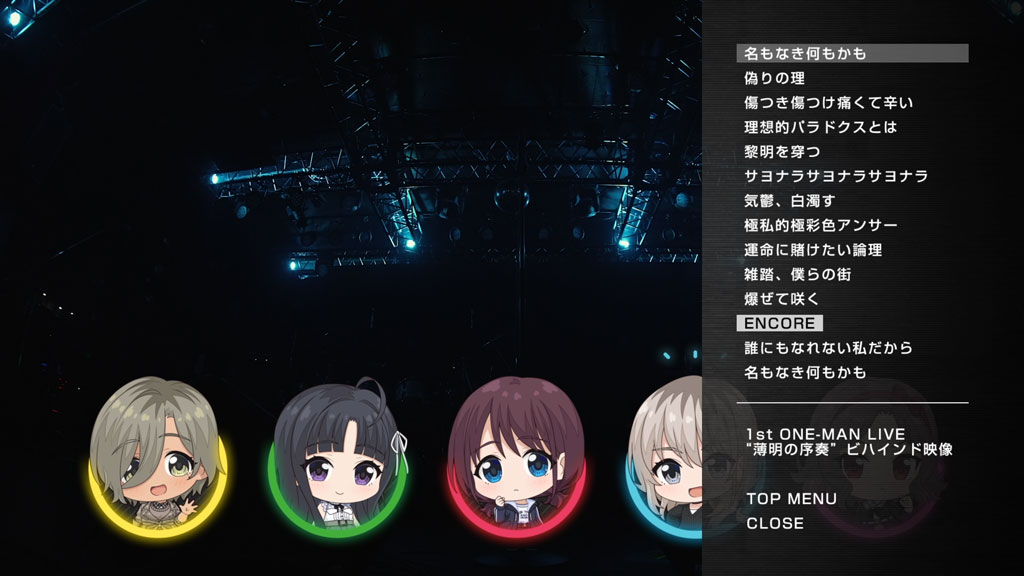Choose the song 理想的パラドクスとは

(x=820, y=127)
